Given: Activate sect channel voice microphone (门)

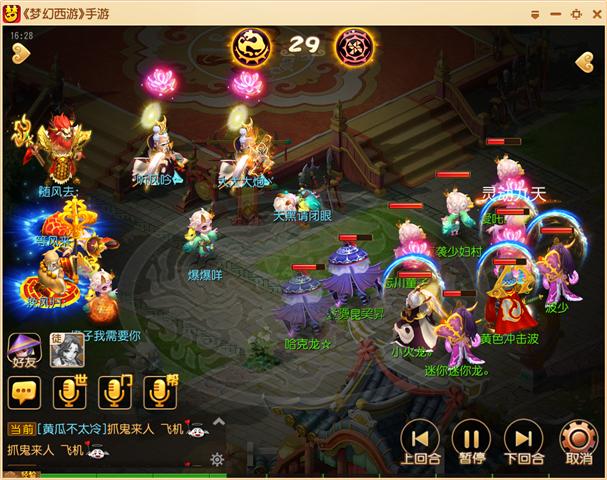Looking at the screenshot, I should [x=117, y=392].
